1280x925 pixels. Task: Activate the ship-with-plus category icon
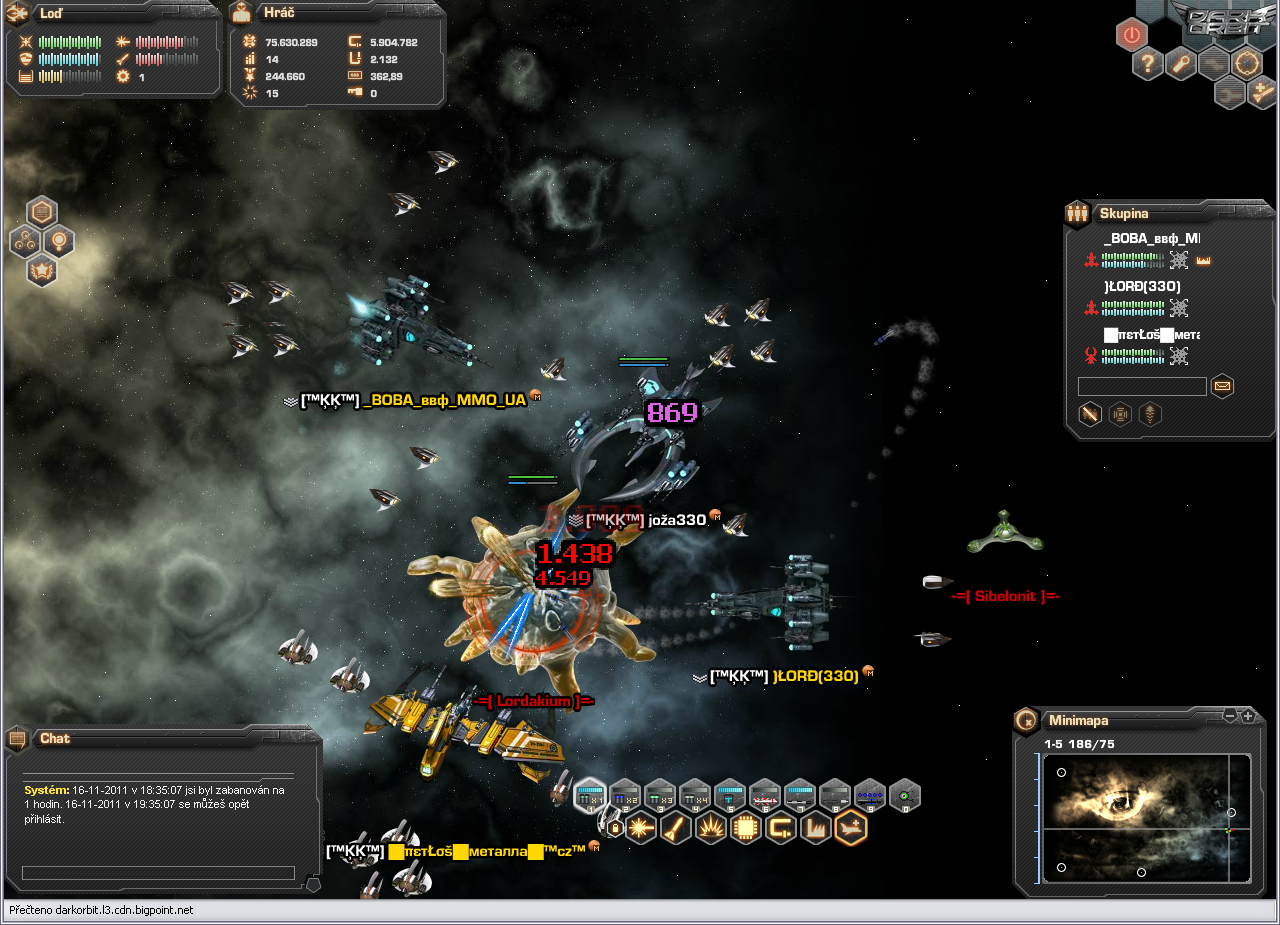851,828
